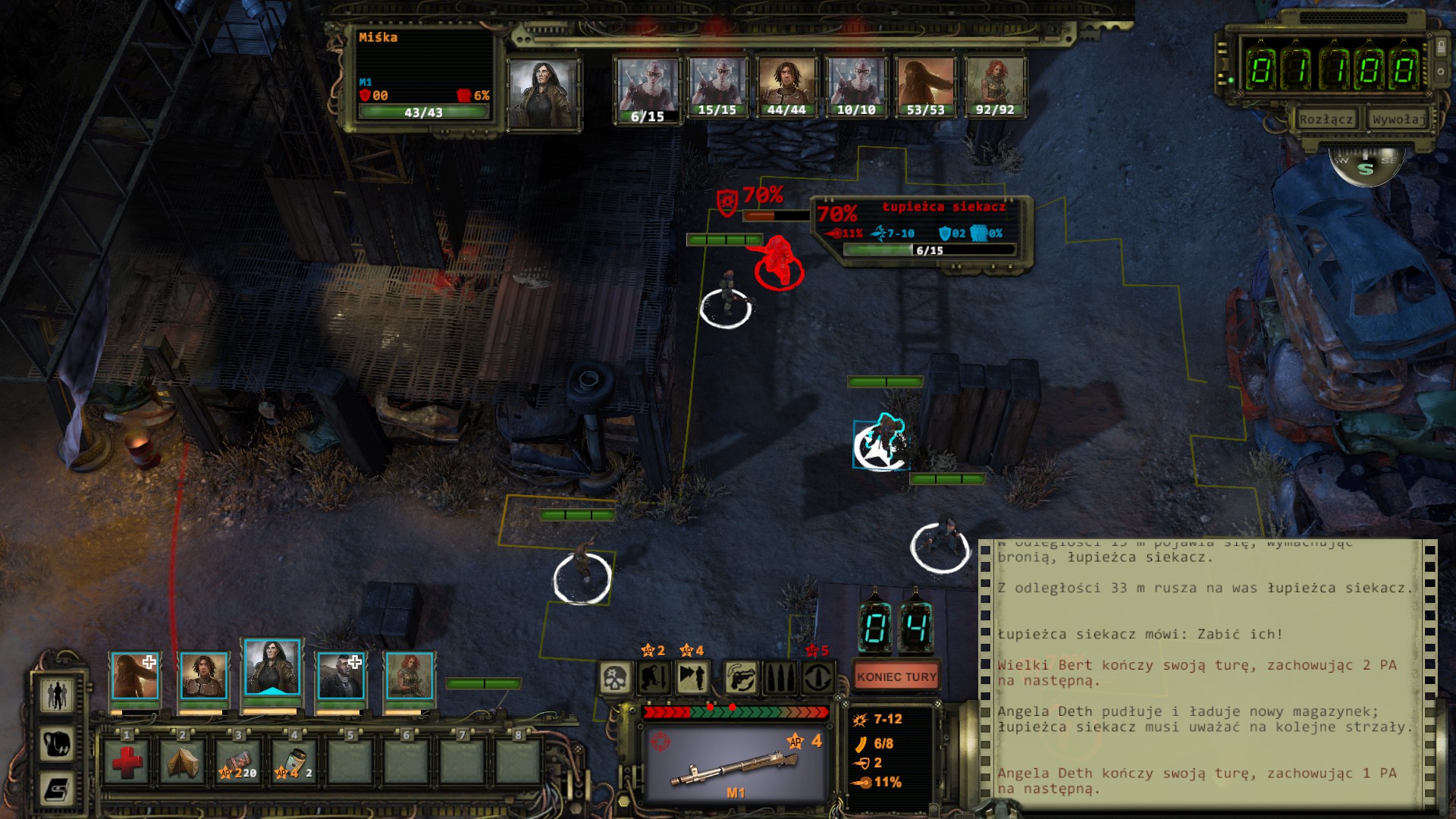Select the three-bullet fire mode button
1456x819 pixels.
tap(780, 677)
